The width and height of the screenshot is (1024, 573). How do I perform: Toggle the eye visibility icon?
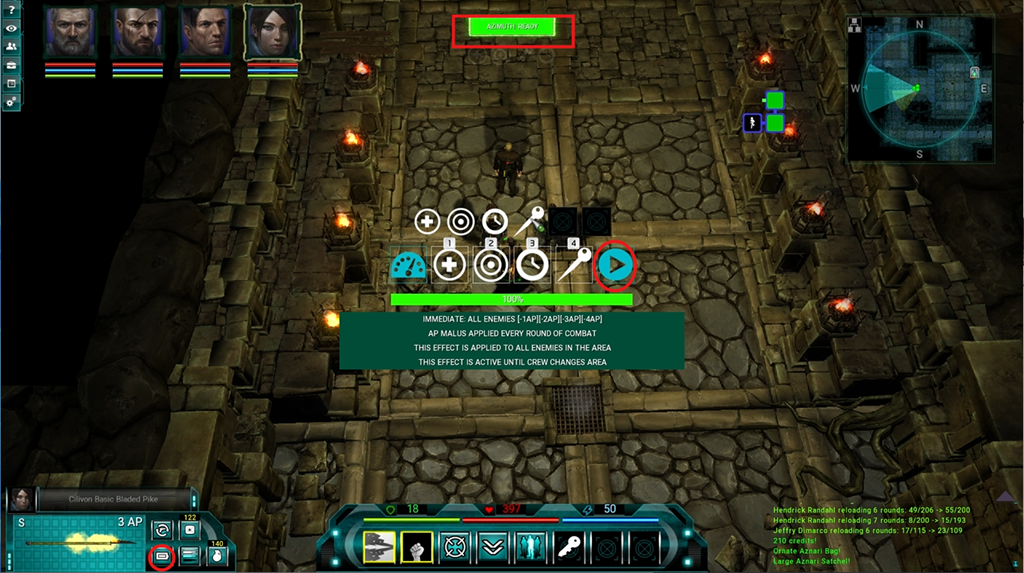(x=11, y=28)
